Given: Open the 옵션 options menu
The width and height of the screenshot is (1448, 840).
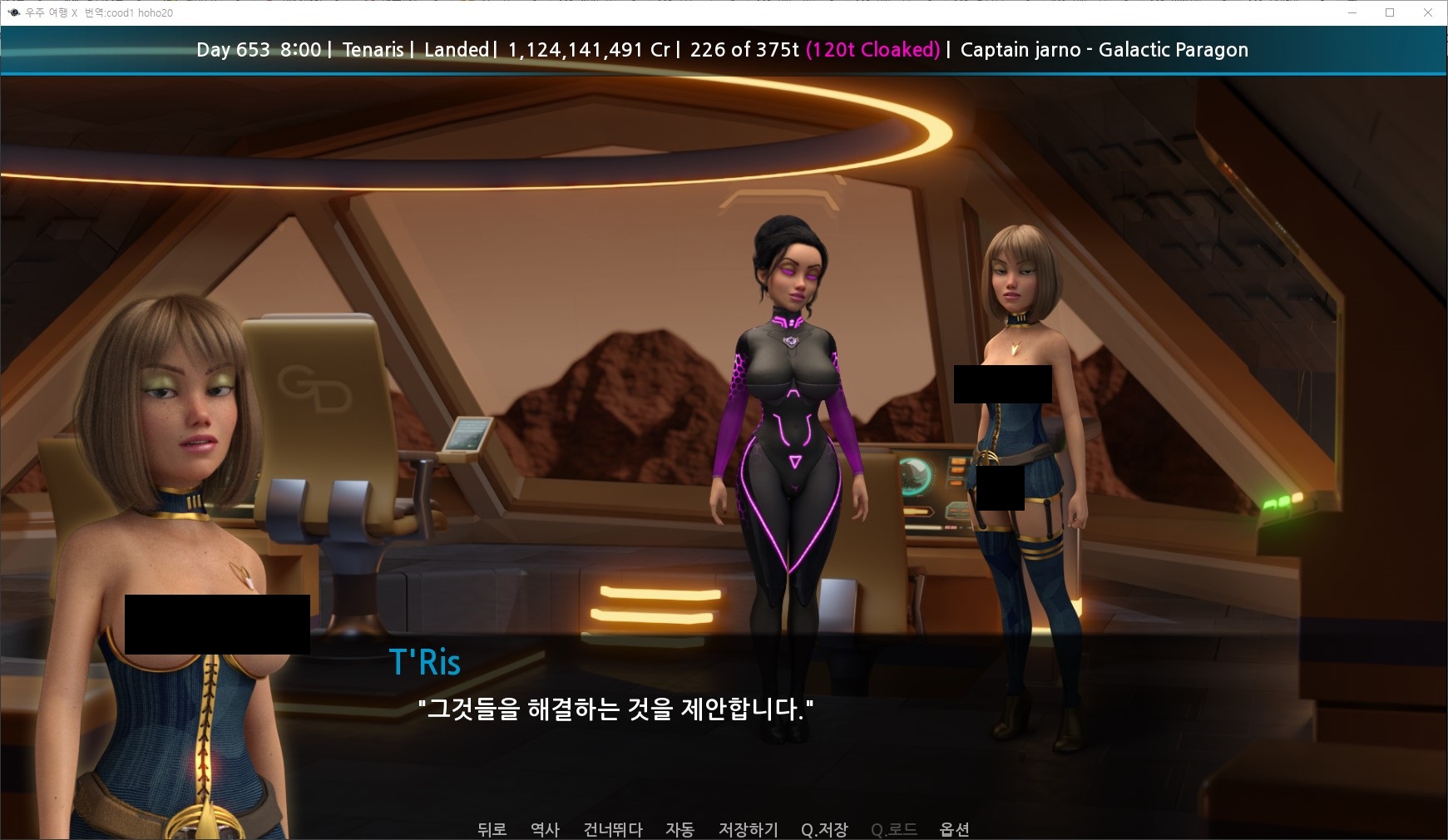Looking at the screenshot, I should click(954, 829).
